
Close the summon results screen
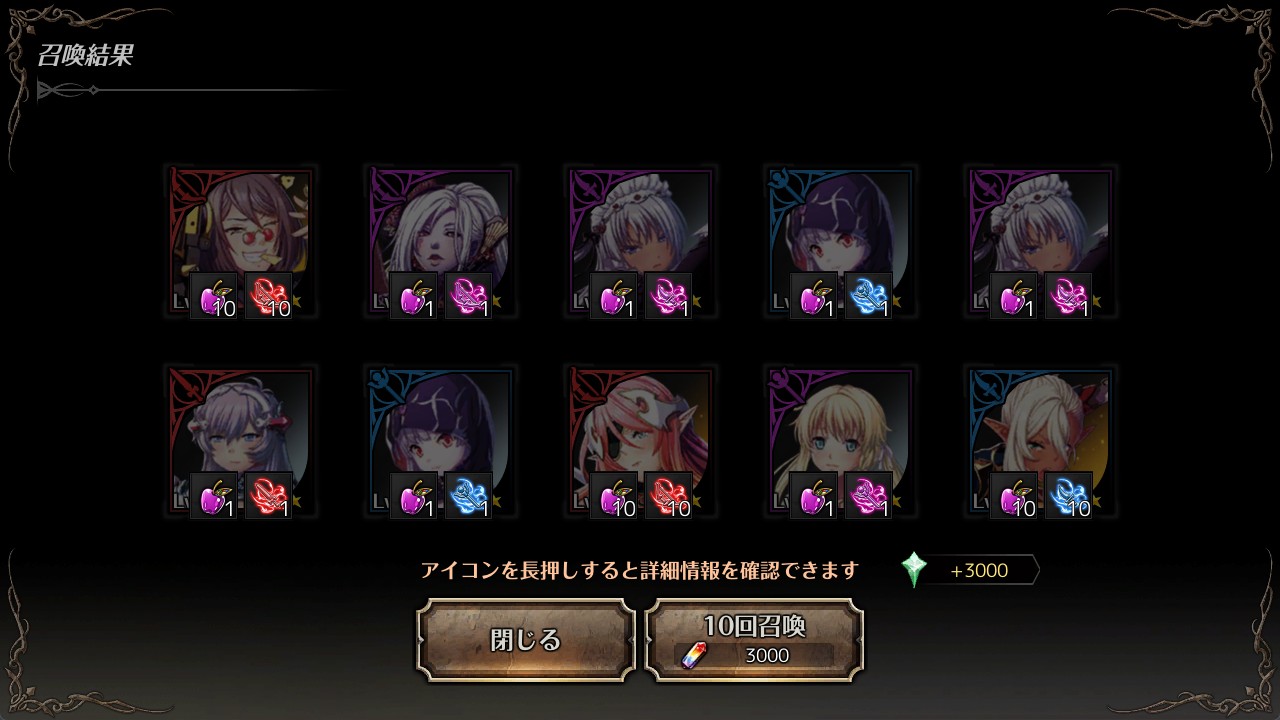click(526, 640)
